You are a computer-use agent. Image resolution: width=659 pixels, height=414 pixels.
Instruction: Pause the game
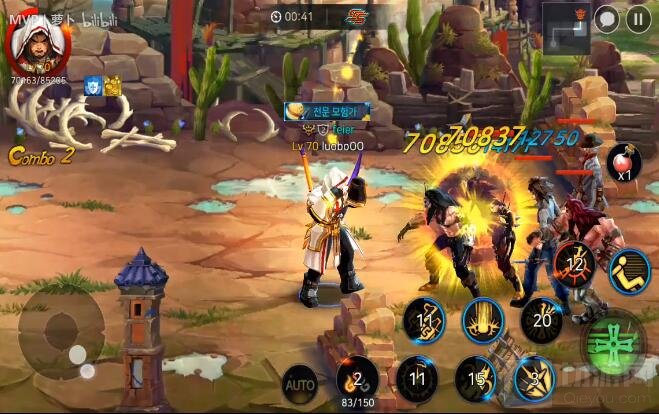click(x=638, y=17)
